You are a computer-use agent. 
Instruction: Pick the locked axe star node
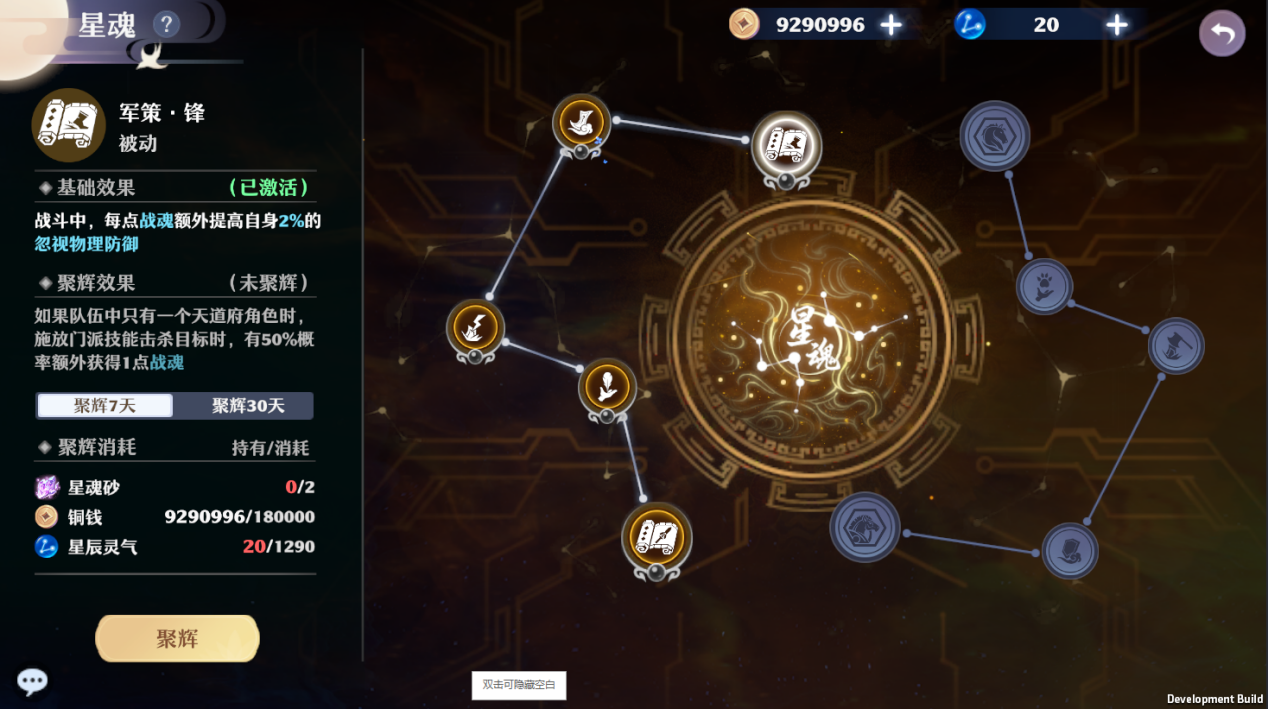(1176, 346)
